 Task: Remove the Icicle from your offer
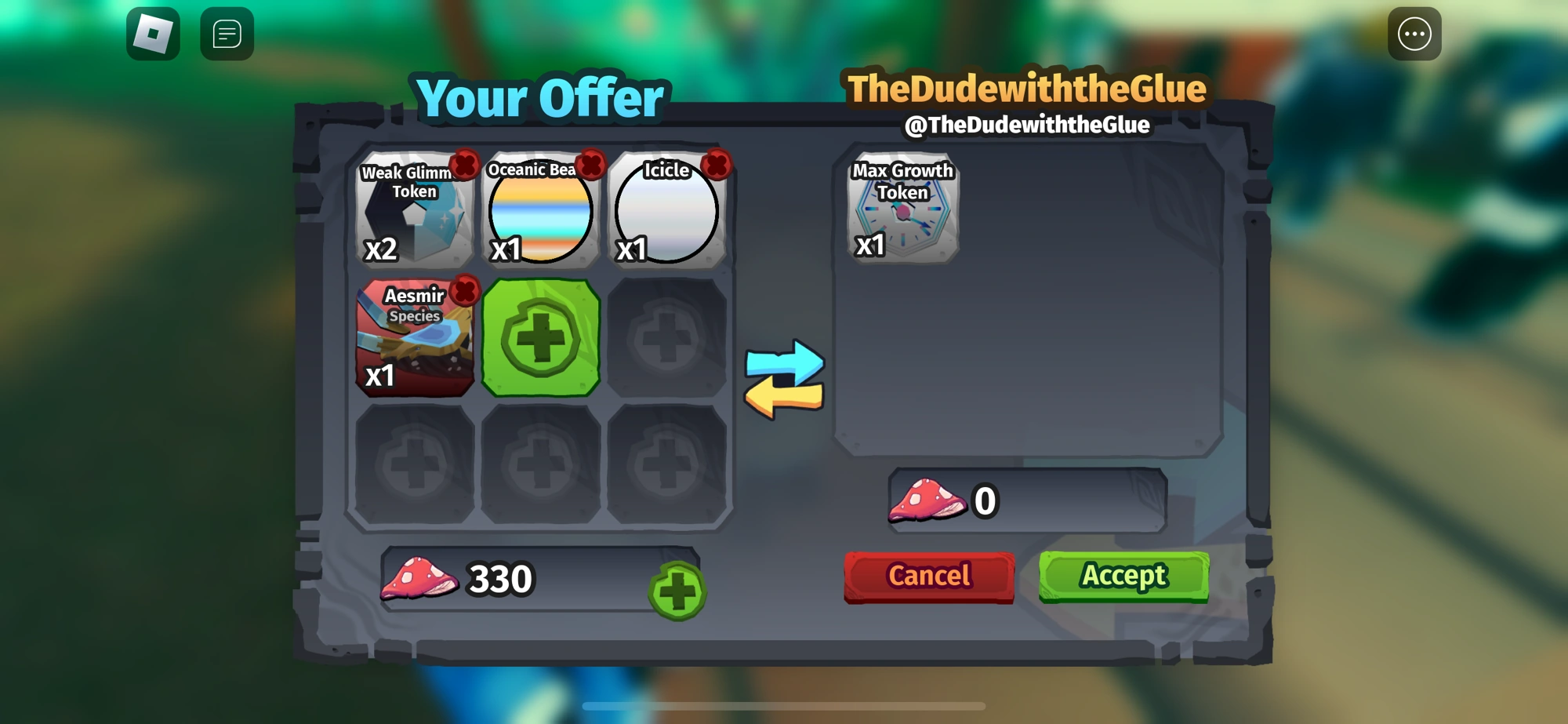point(716,162)
